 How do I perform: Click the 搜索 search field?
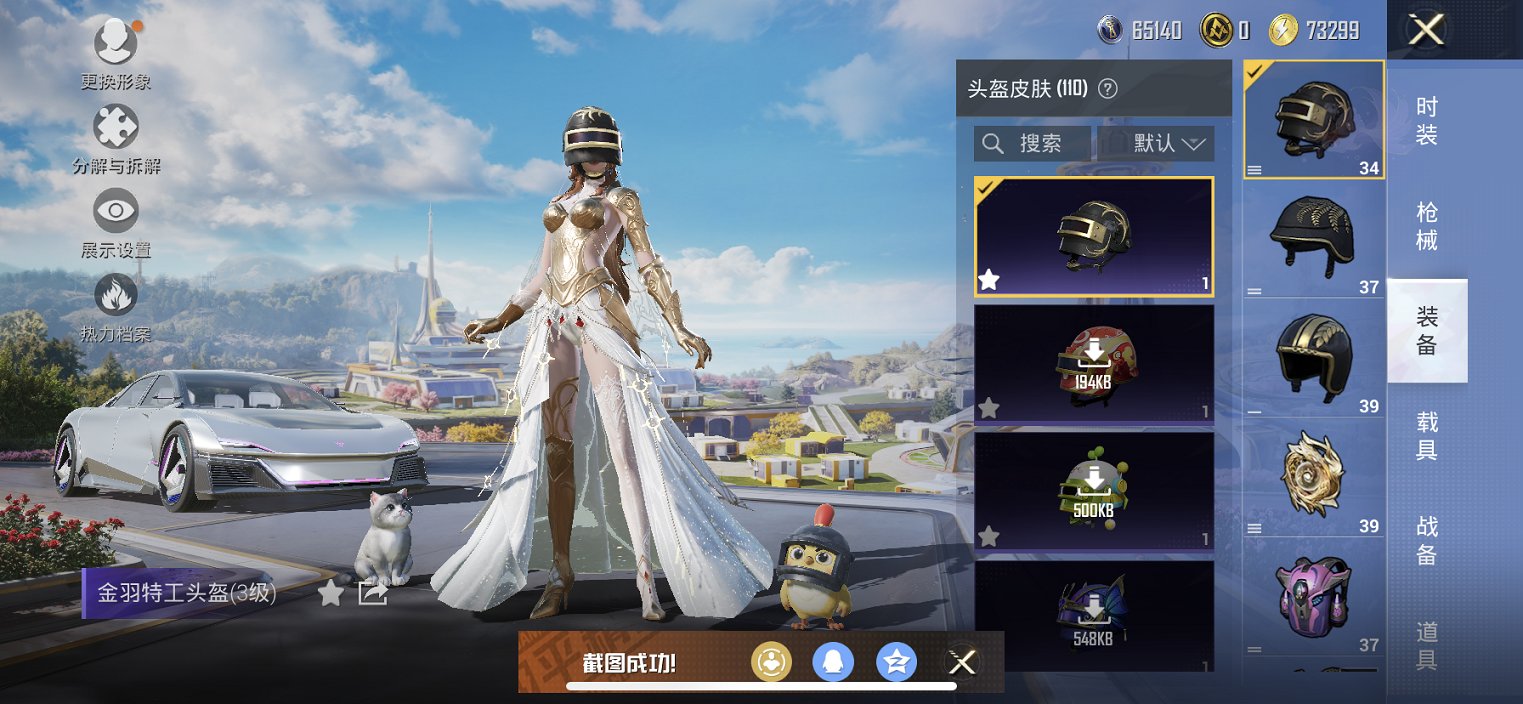[x=1032, y=144]
